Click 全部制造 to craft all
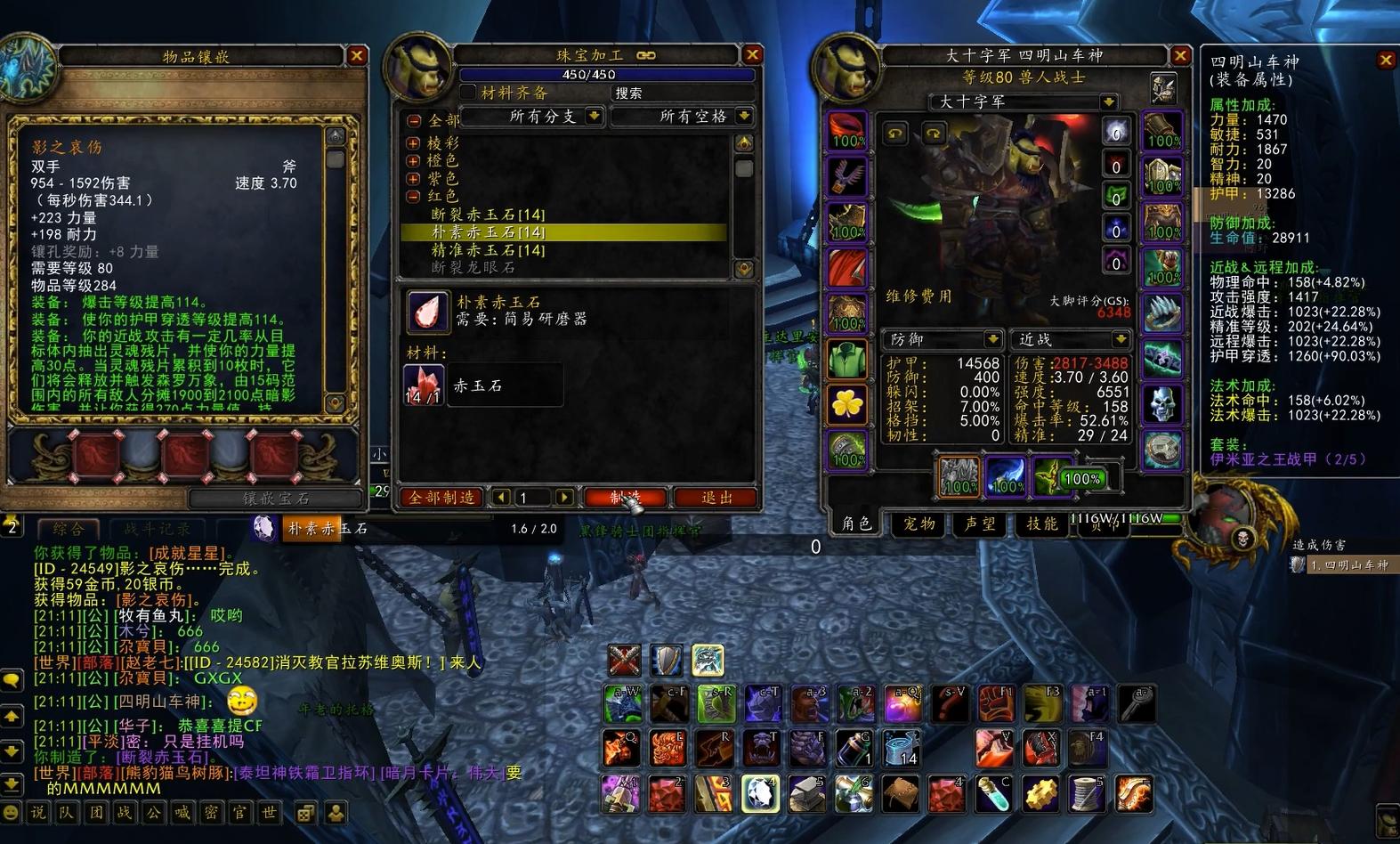Viewport: 1400px width, 844px height. point(442,498)
